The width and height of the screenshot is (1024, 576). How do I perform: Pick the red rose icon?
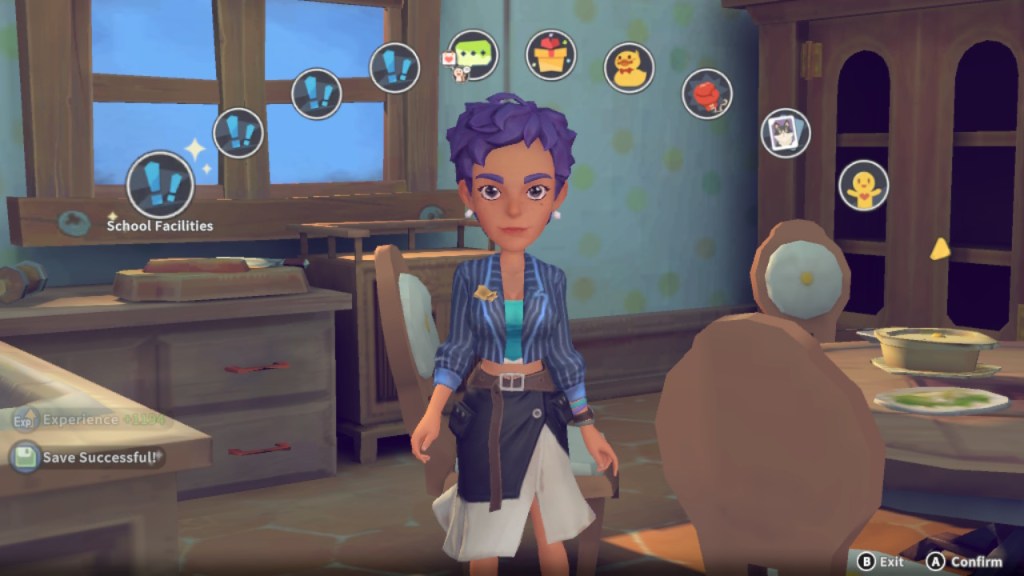click(x=707, y=94)
